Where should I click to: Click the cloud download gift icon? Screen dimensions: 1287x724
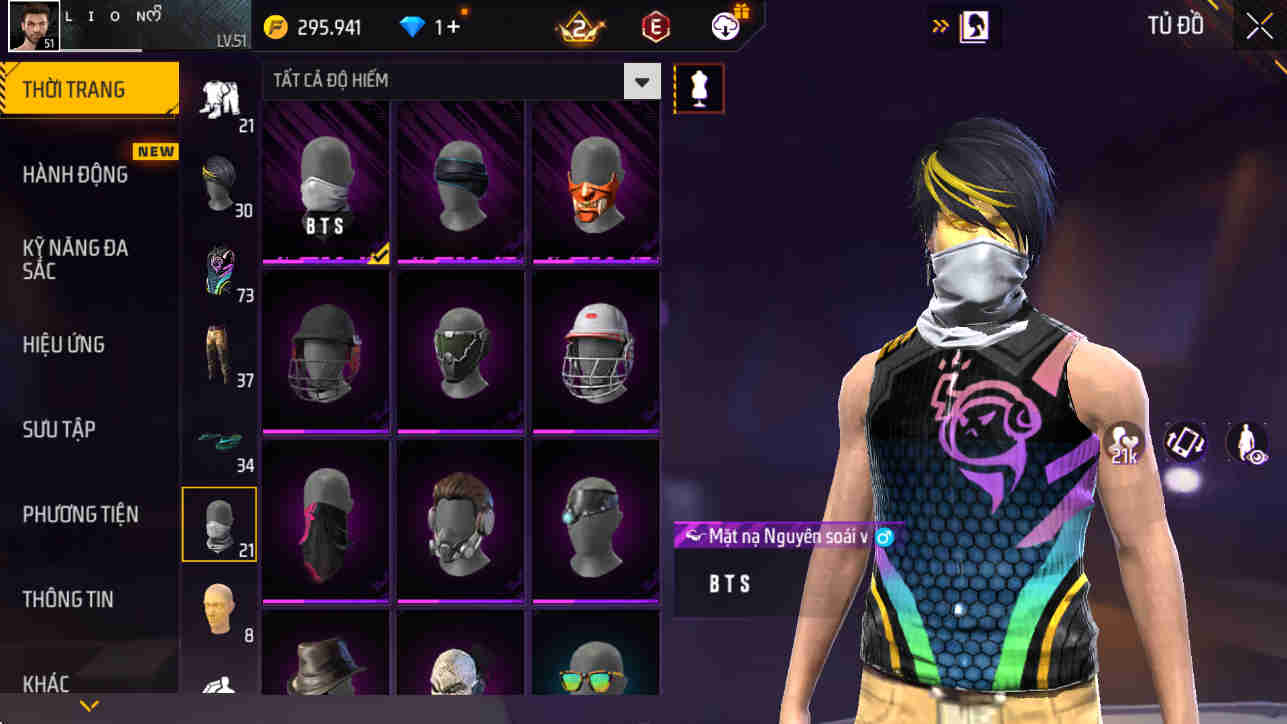723,26
